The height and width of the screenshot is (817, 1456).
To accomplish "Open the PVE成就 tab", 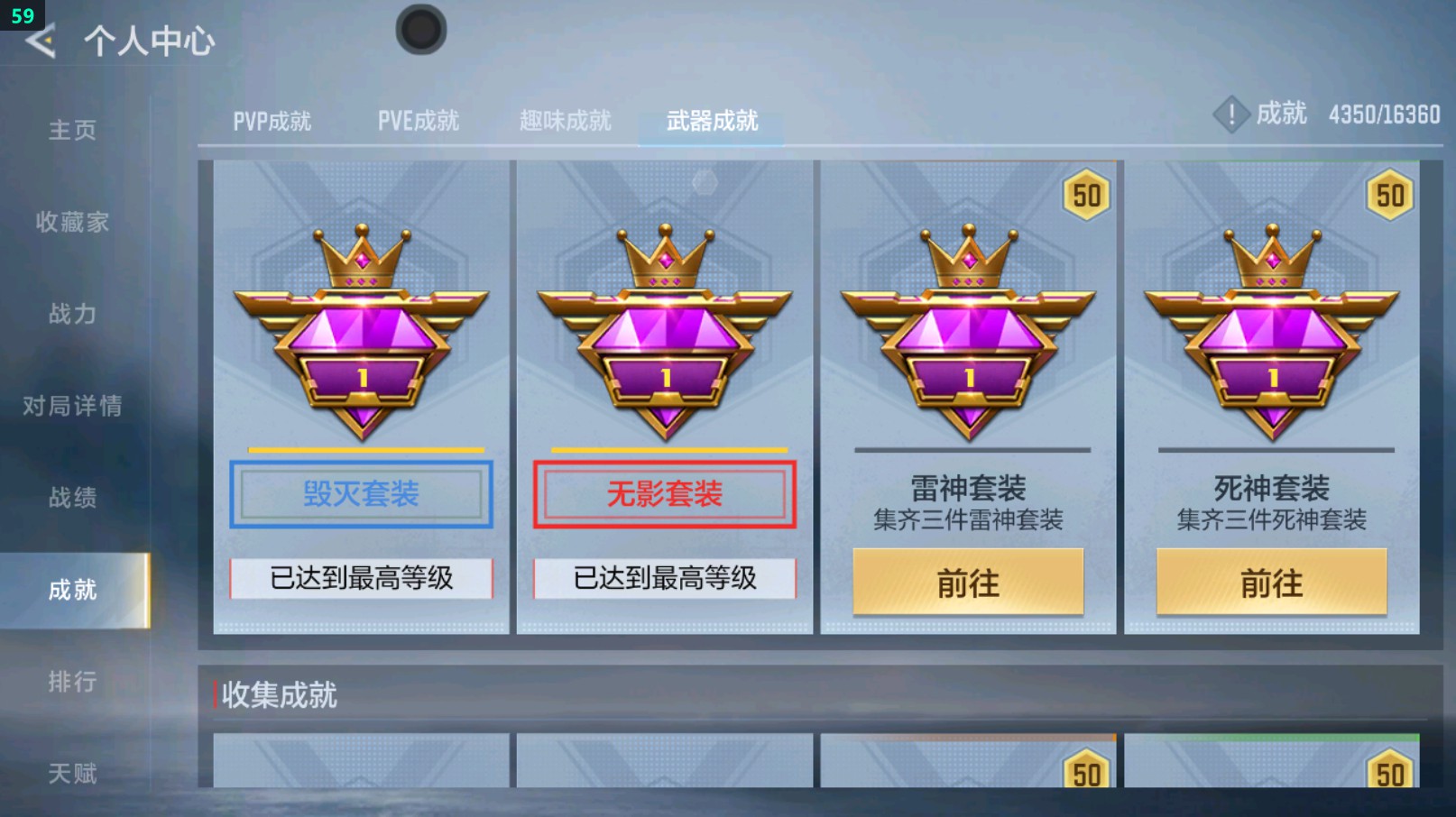I will 419,120.
